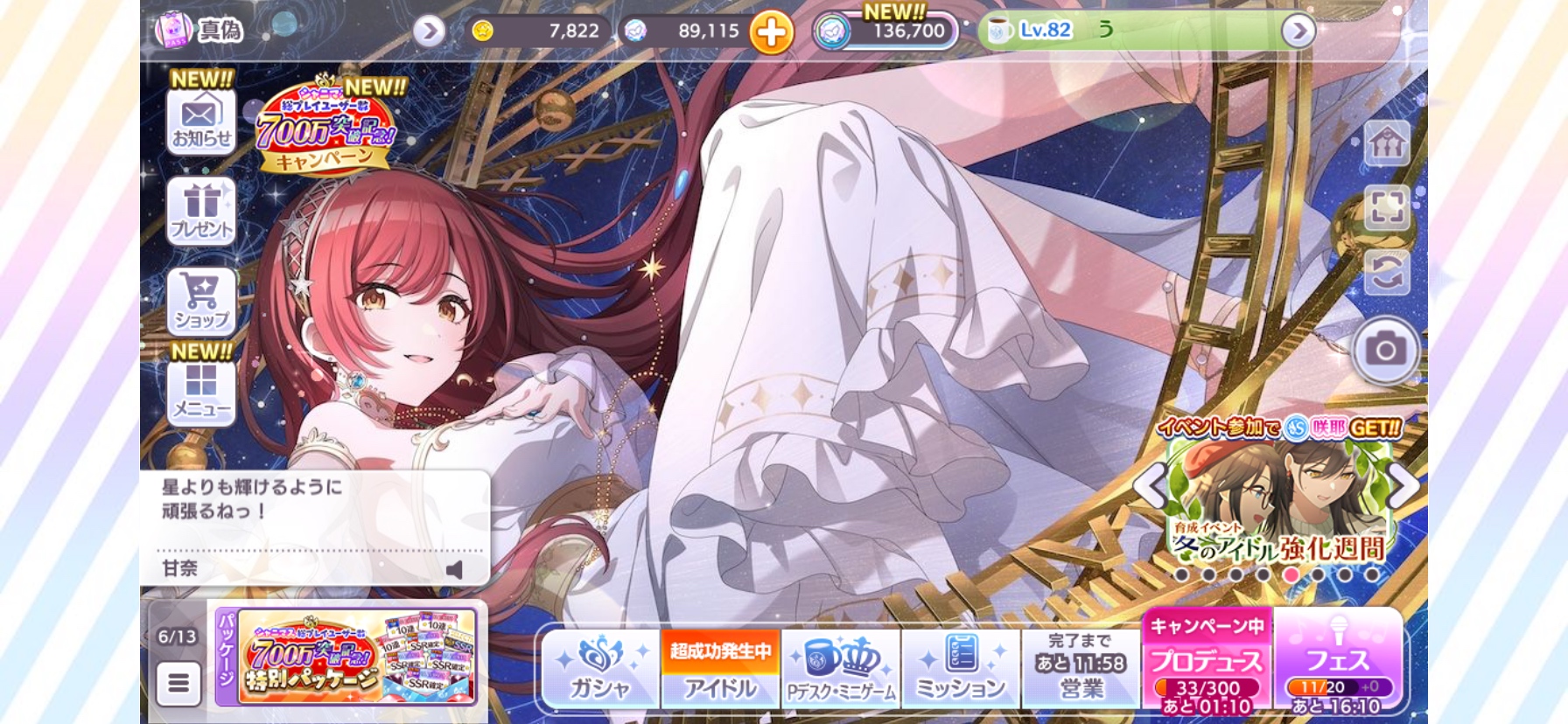
Task: Open the Lv.82 rank arrow button
Action: pyautogui.click(x=1298, y=32)
